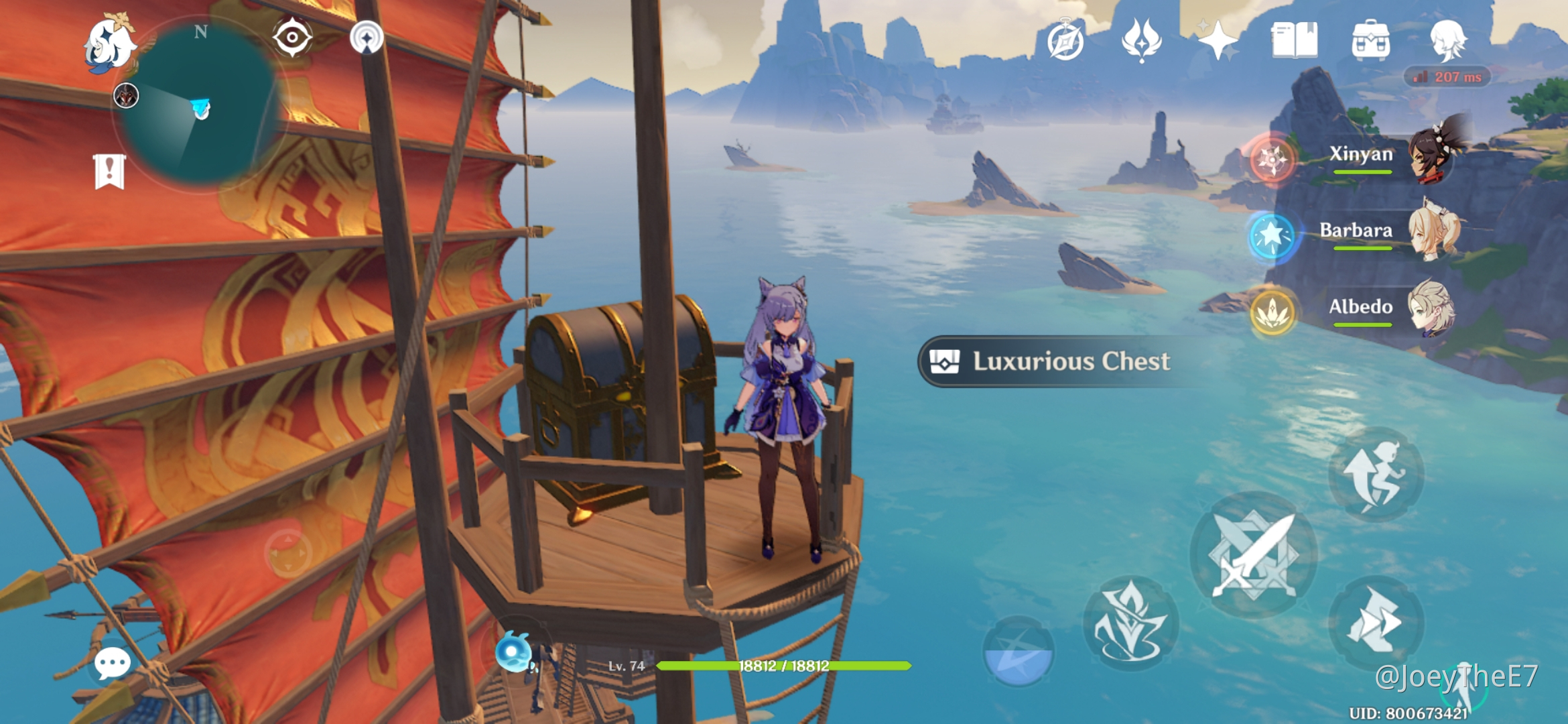
Task: Activate the elemental skill button
Action: click(1130, 623)
